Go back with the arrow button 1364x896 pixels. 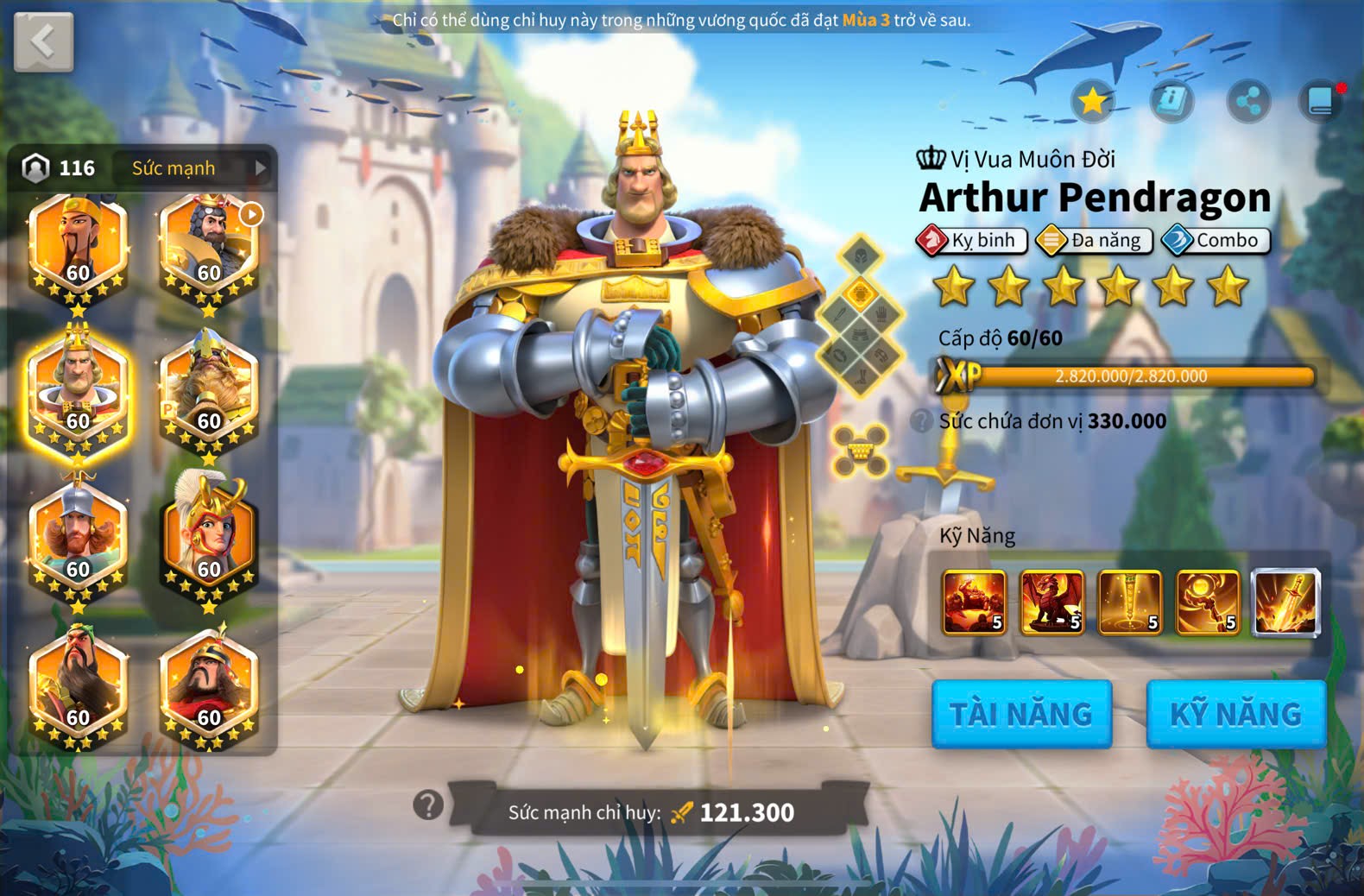click(43, 41)
